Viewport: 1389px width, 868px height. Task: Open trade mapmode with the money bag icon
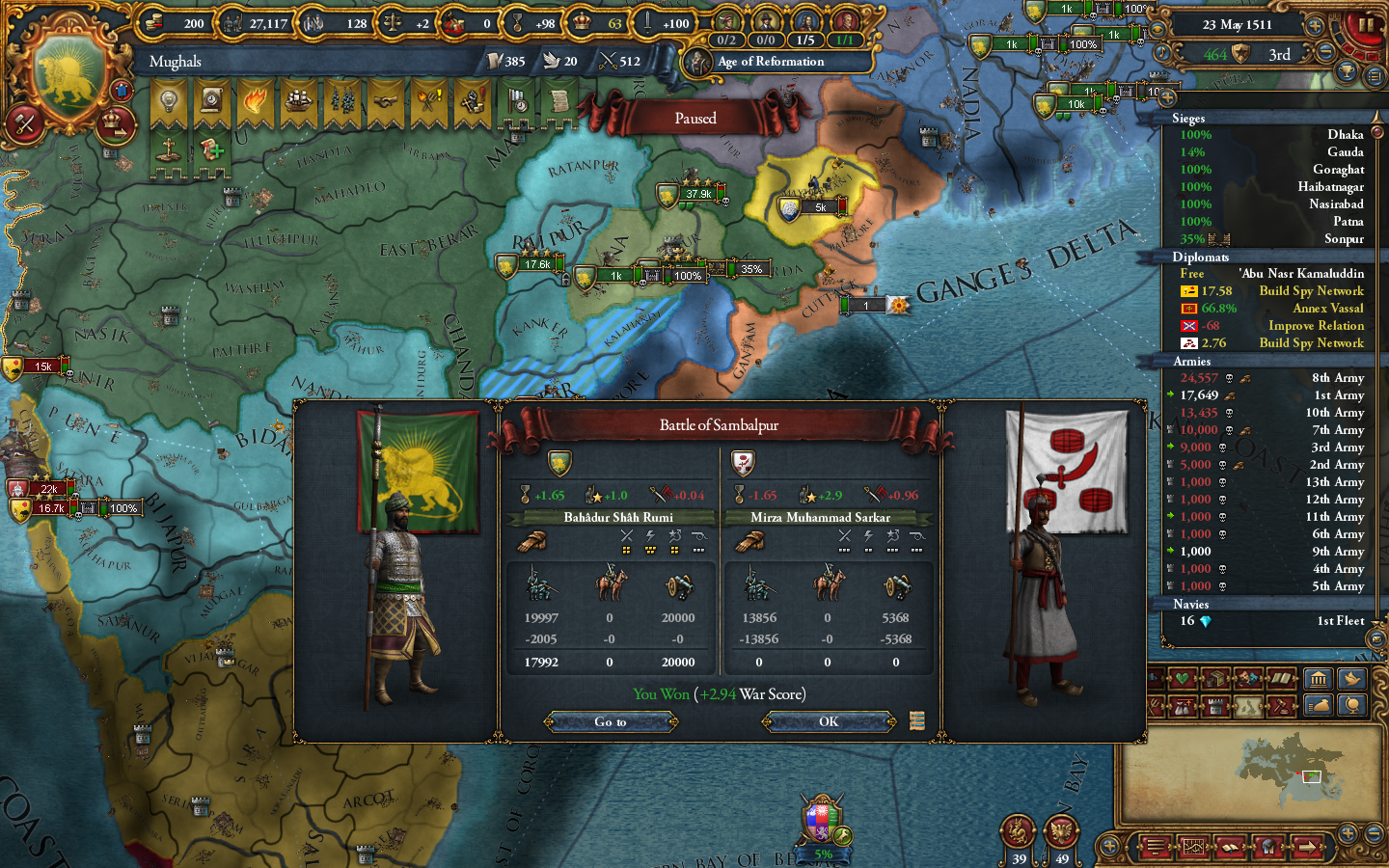(1318, 706)
